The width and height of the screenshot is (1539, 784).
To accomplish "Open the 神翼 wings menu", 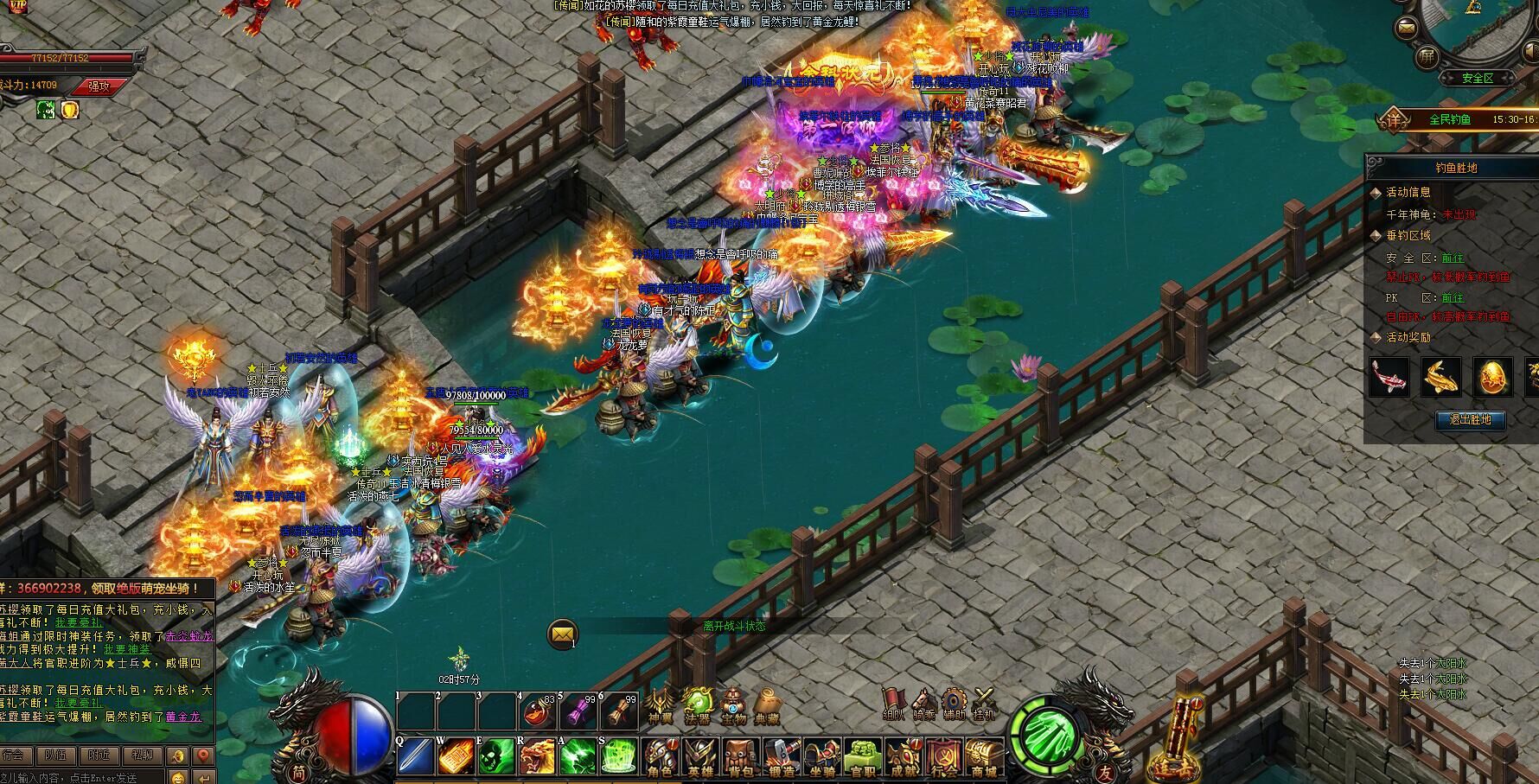I will pyautogui.click(x=661, y=704).
